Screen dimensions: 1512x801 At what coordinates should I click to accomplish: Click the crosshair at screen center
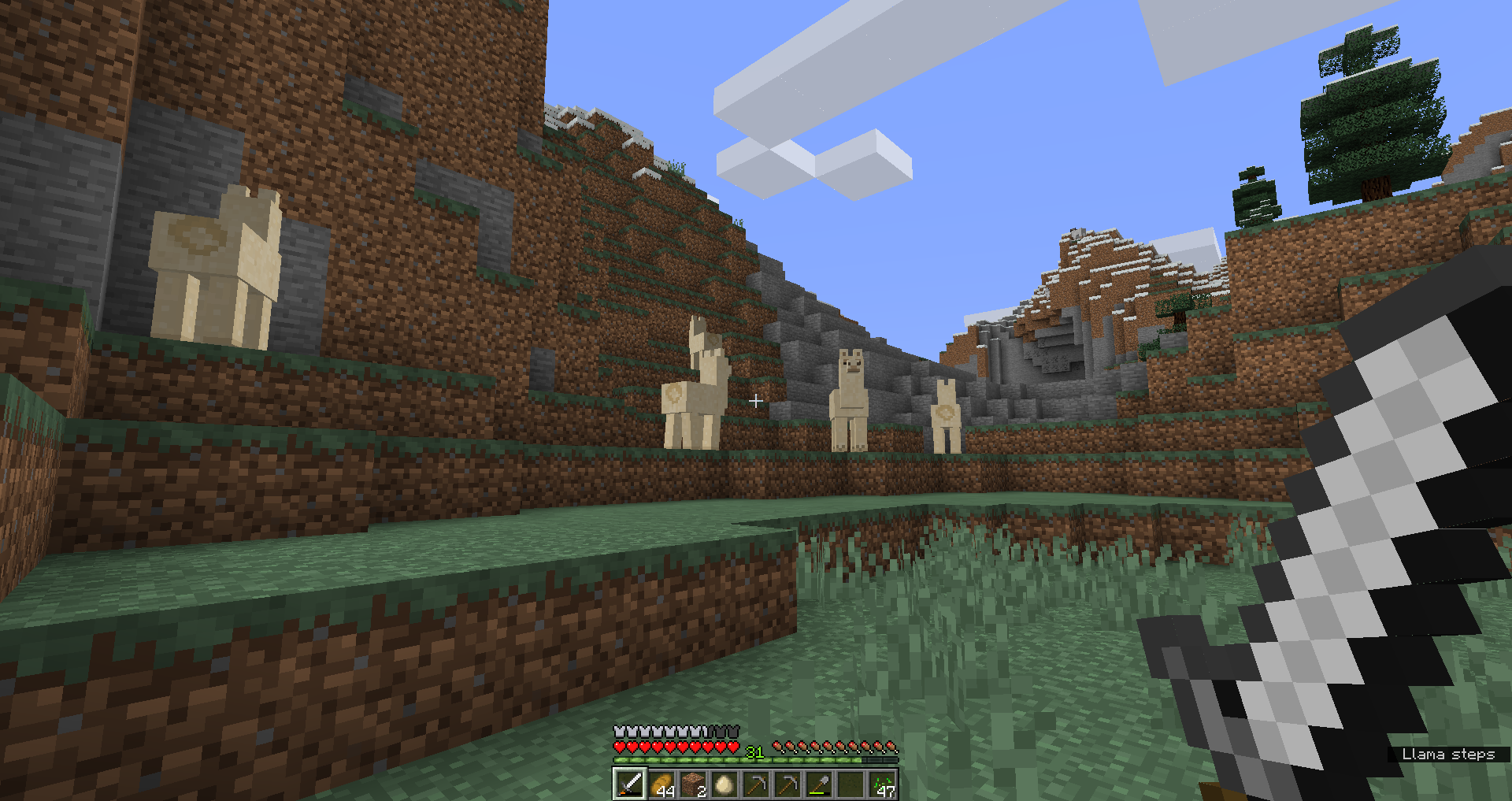pyautogui.click(x=756, y=400)
